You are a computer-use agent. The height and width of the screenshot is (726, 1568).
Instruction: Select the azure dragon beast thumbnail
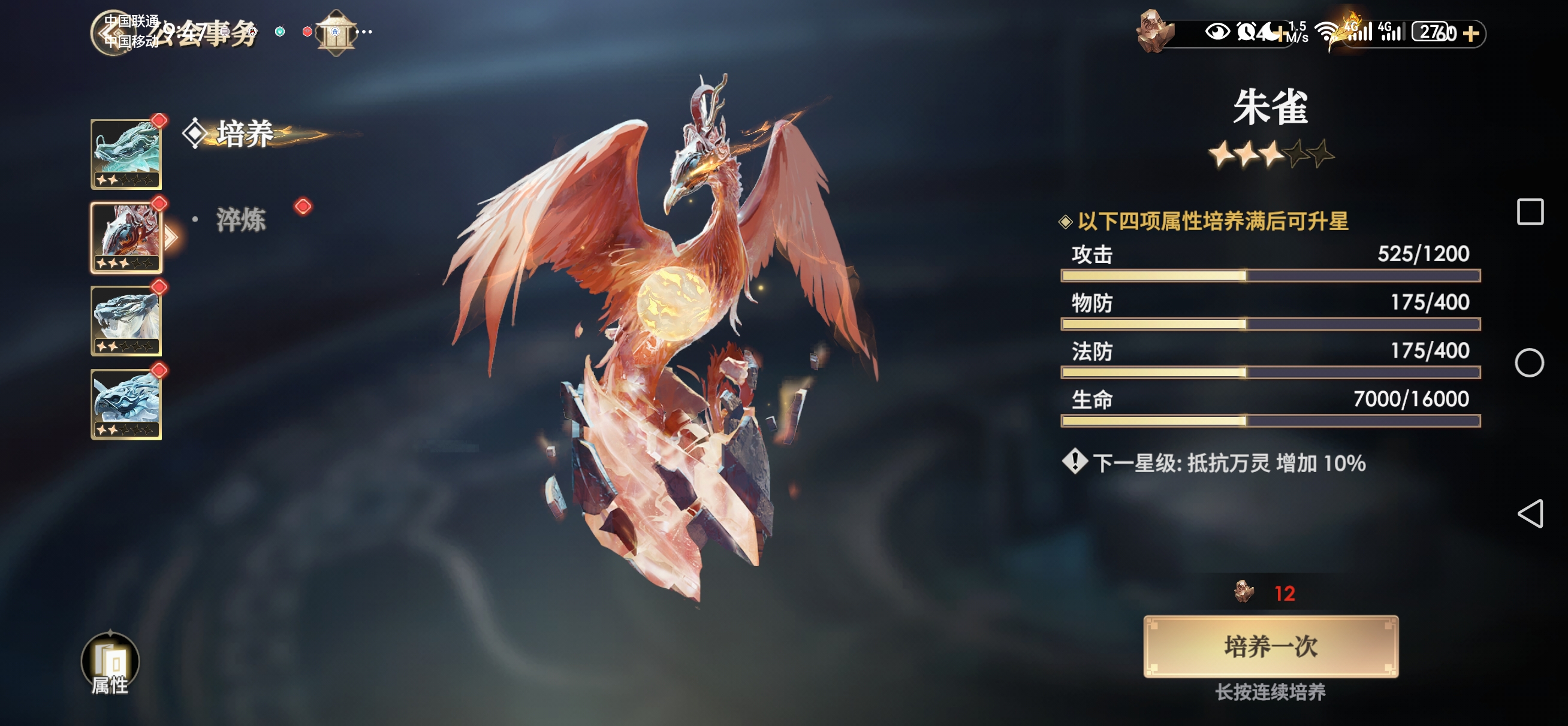pos(126,154)
